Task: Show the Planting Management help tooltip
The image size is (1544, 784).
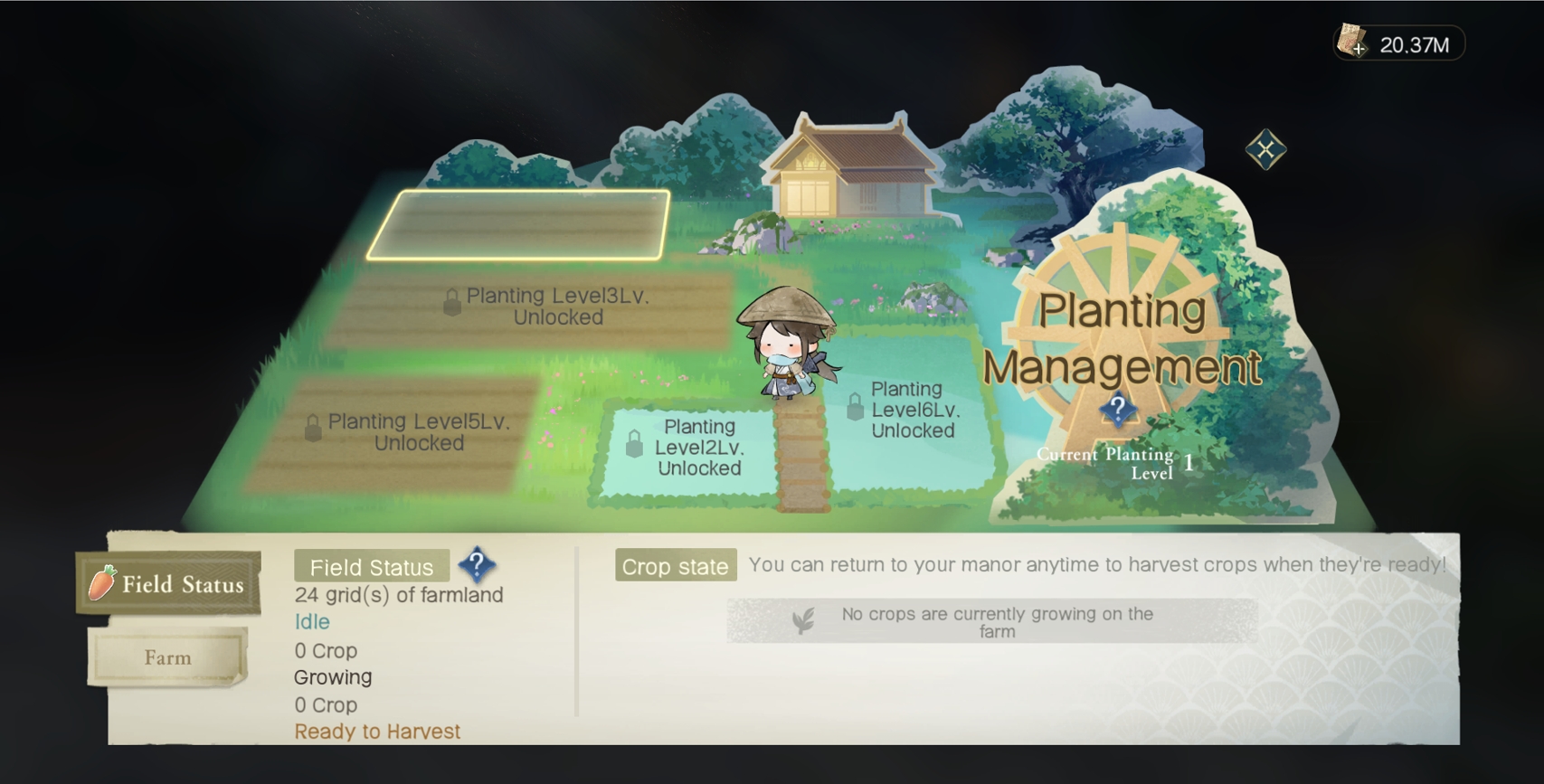Action: click(1118, 410)
